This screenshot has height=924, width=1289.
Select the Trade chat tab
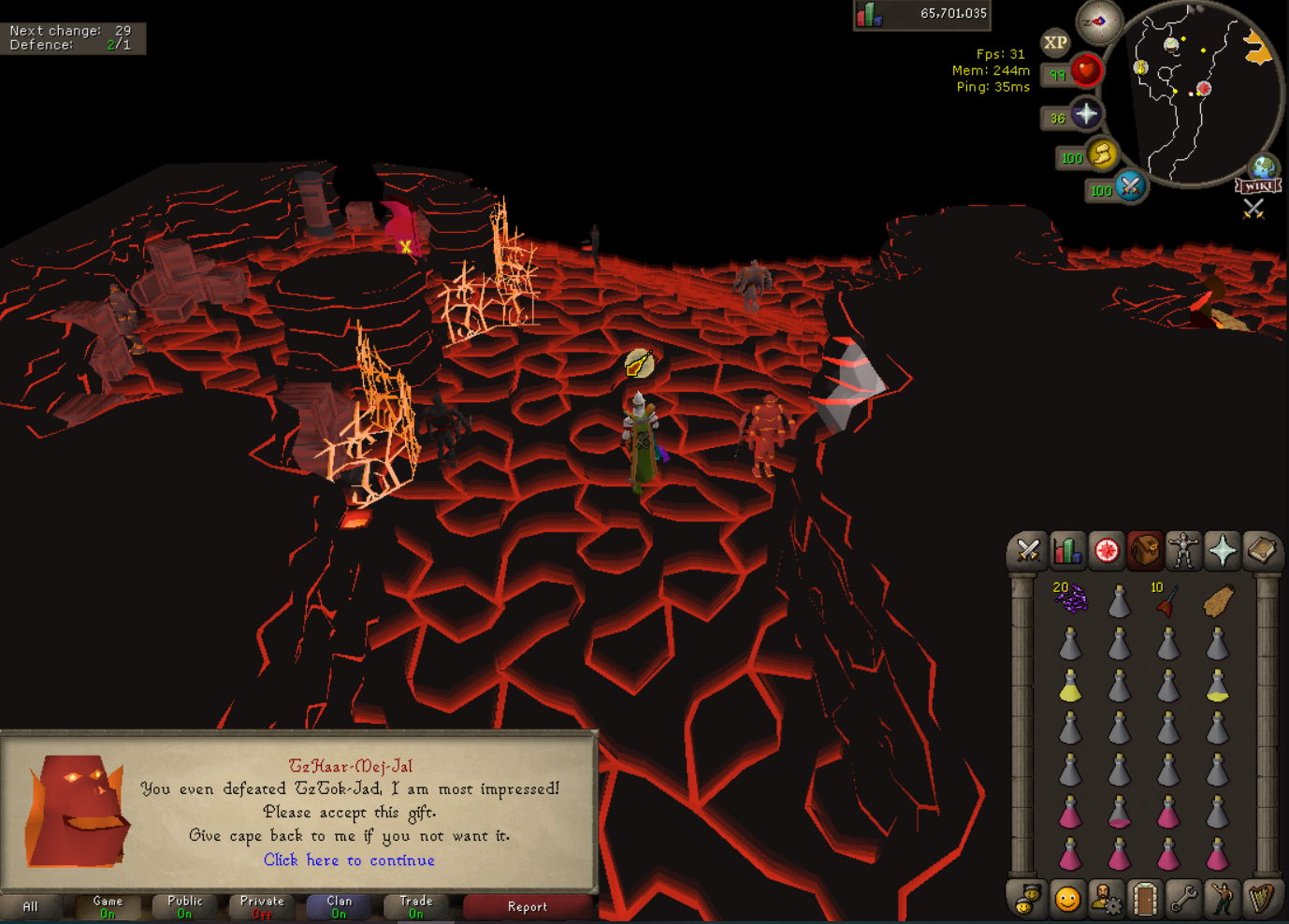tap(416, 906)
